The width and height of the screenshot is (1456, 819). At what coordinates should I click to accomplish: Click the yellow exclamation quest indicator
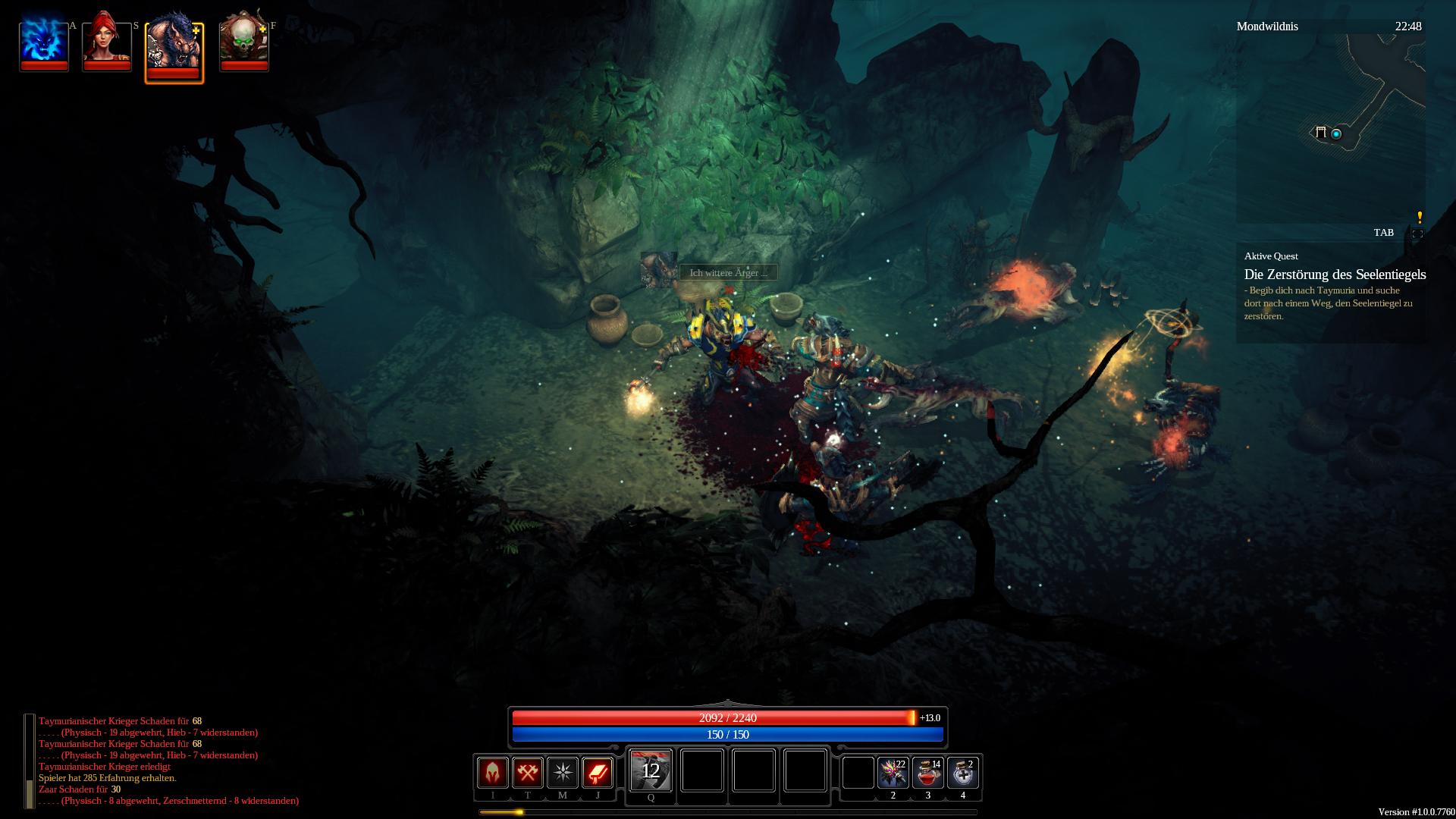click(1420, 218)
